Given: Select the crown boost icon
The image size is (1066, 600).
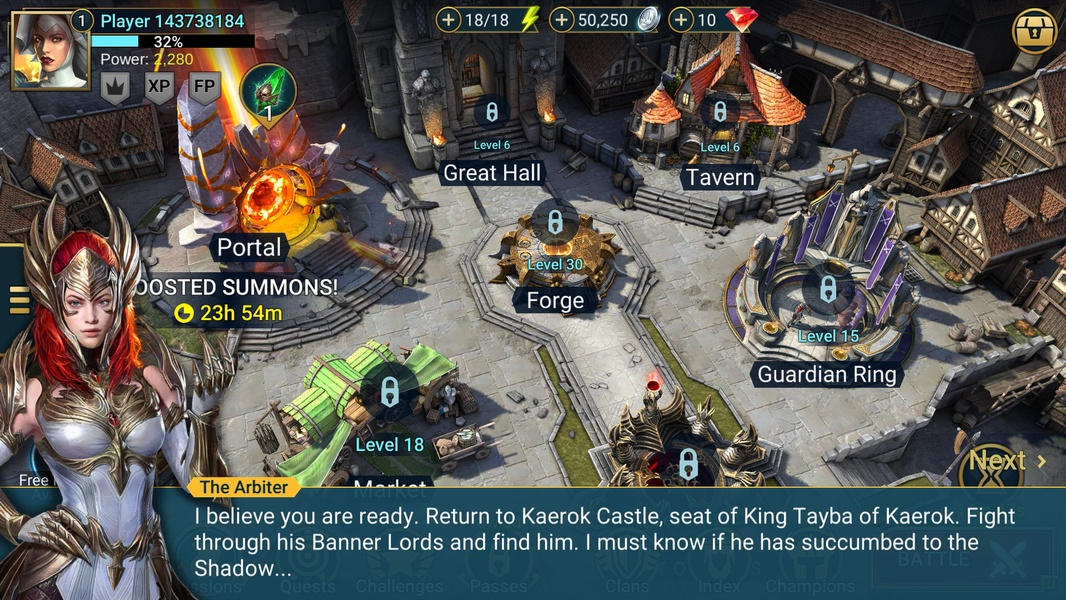Looking at the screenshot, I should pos(114,87).
